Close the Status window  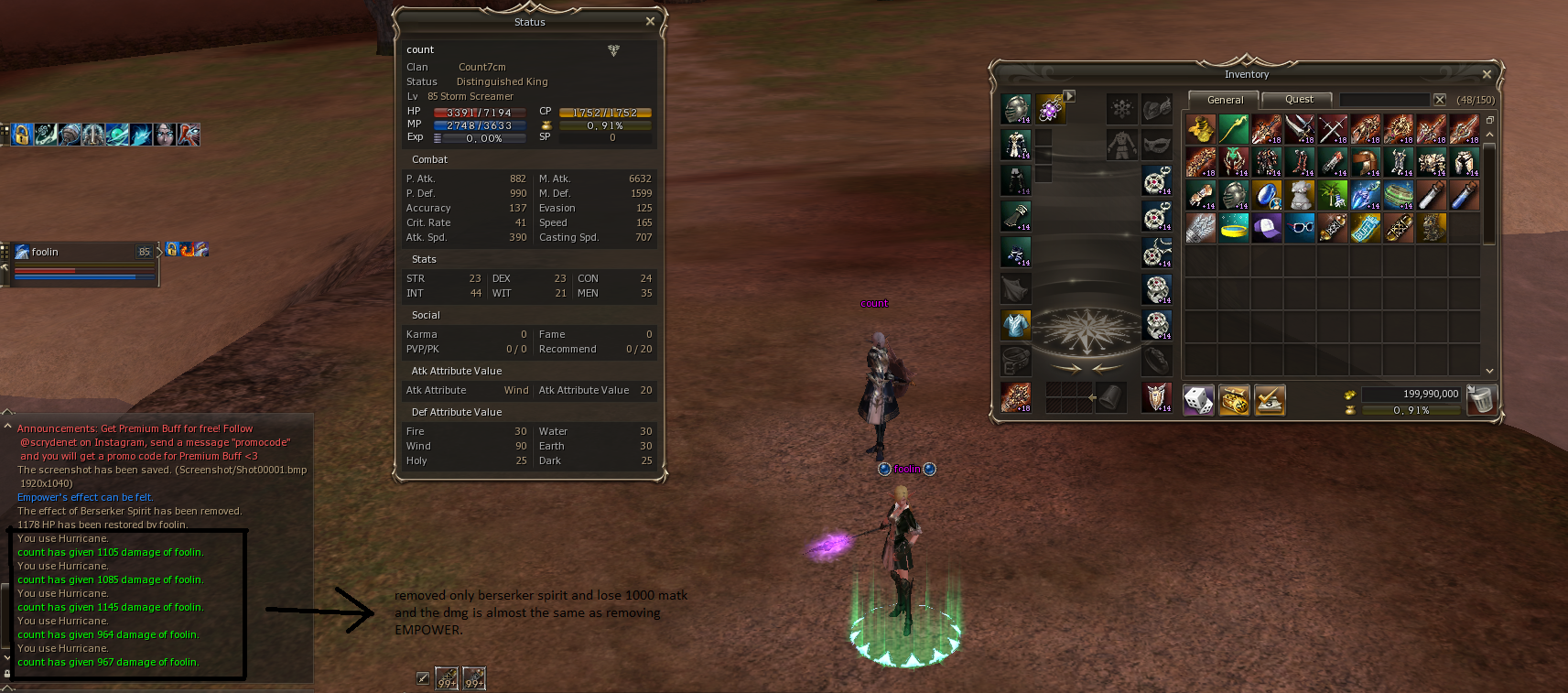pyautogui.click(x=650, y=21)
